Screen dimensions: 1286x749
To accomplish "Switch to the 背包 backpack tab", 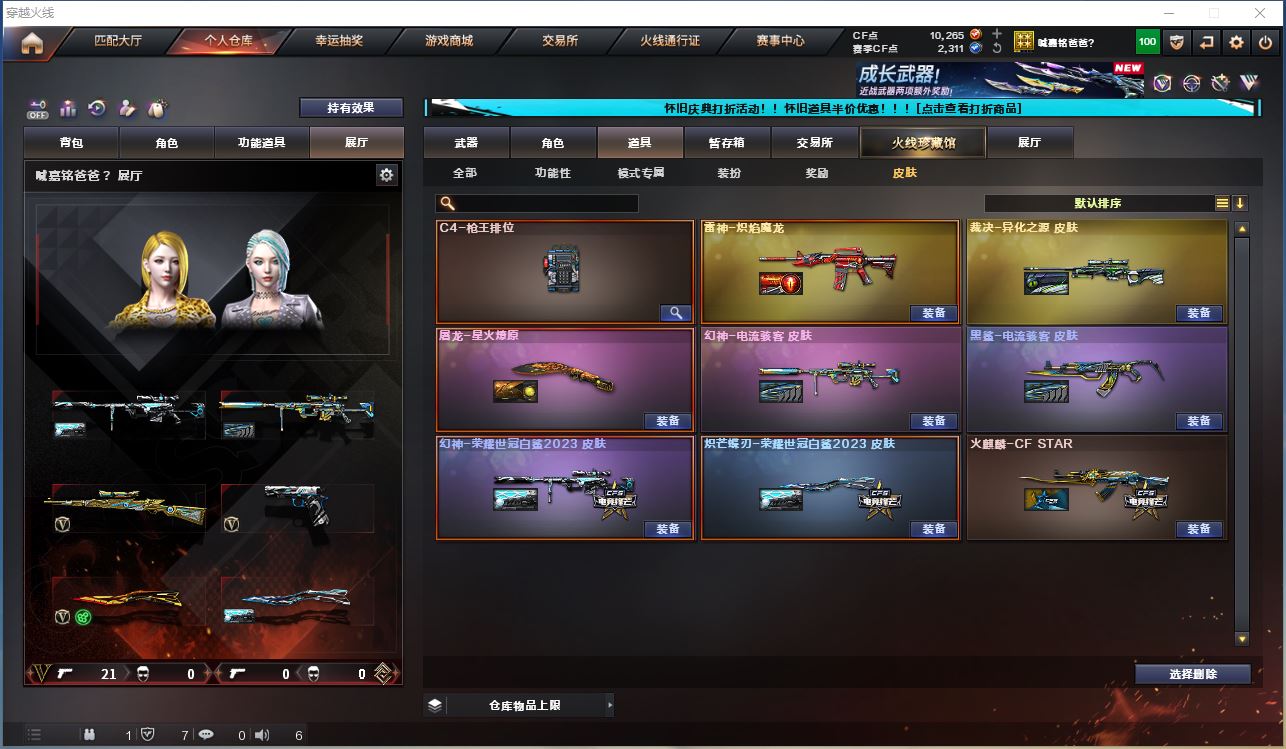I will pyautogui.click(x=72, y=143).
